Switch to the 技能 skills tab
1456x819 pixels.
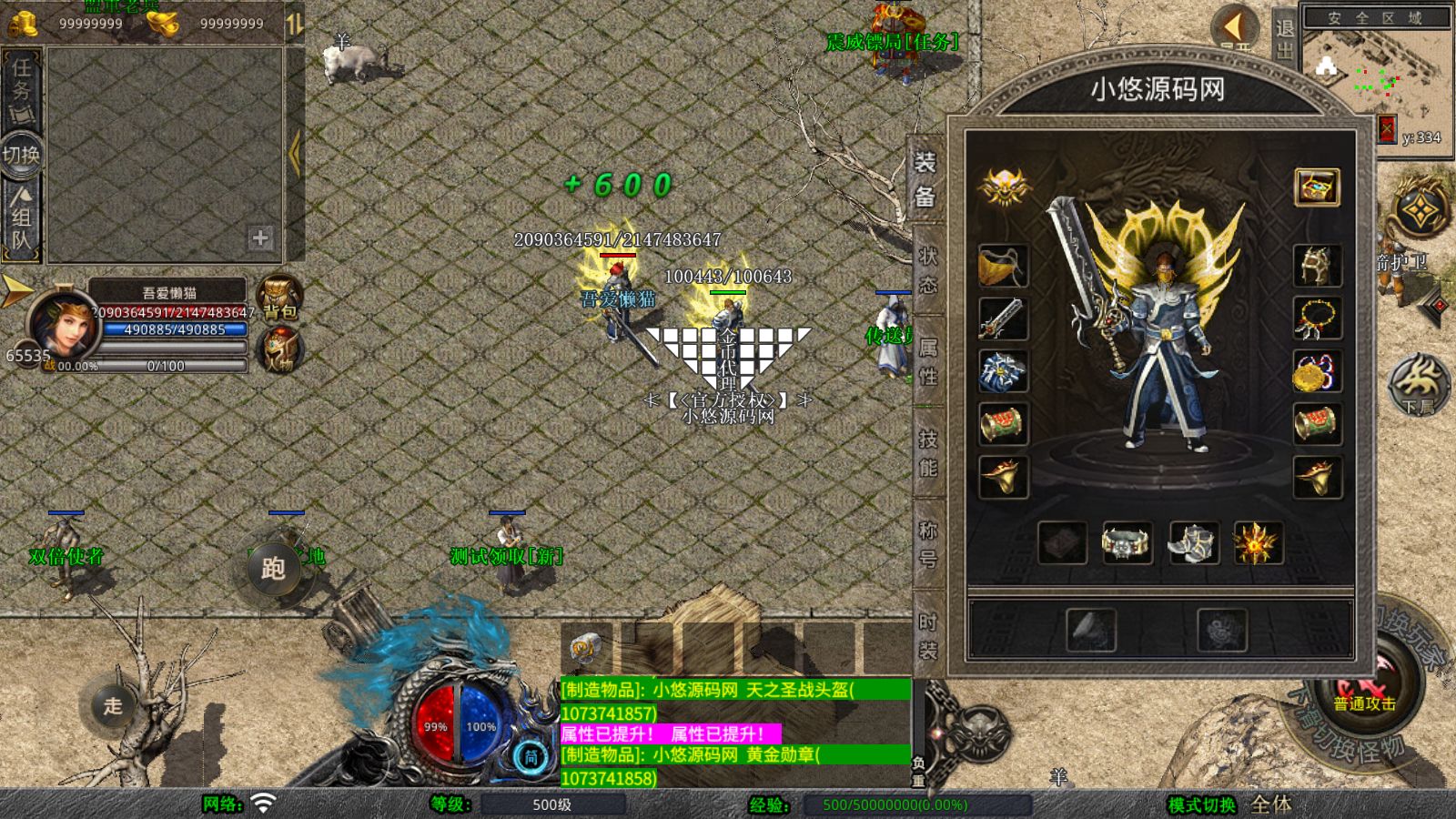(x=927, y=452)
